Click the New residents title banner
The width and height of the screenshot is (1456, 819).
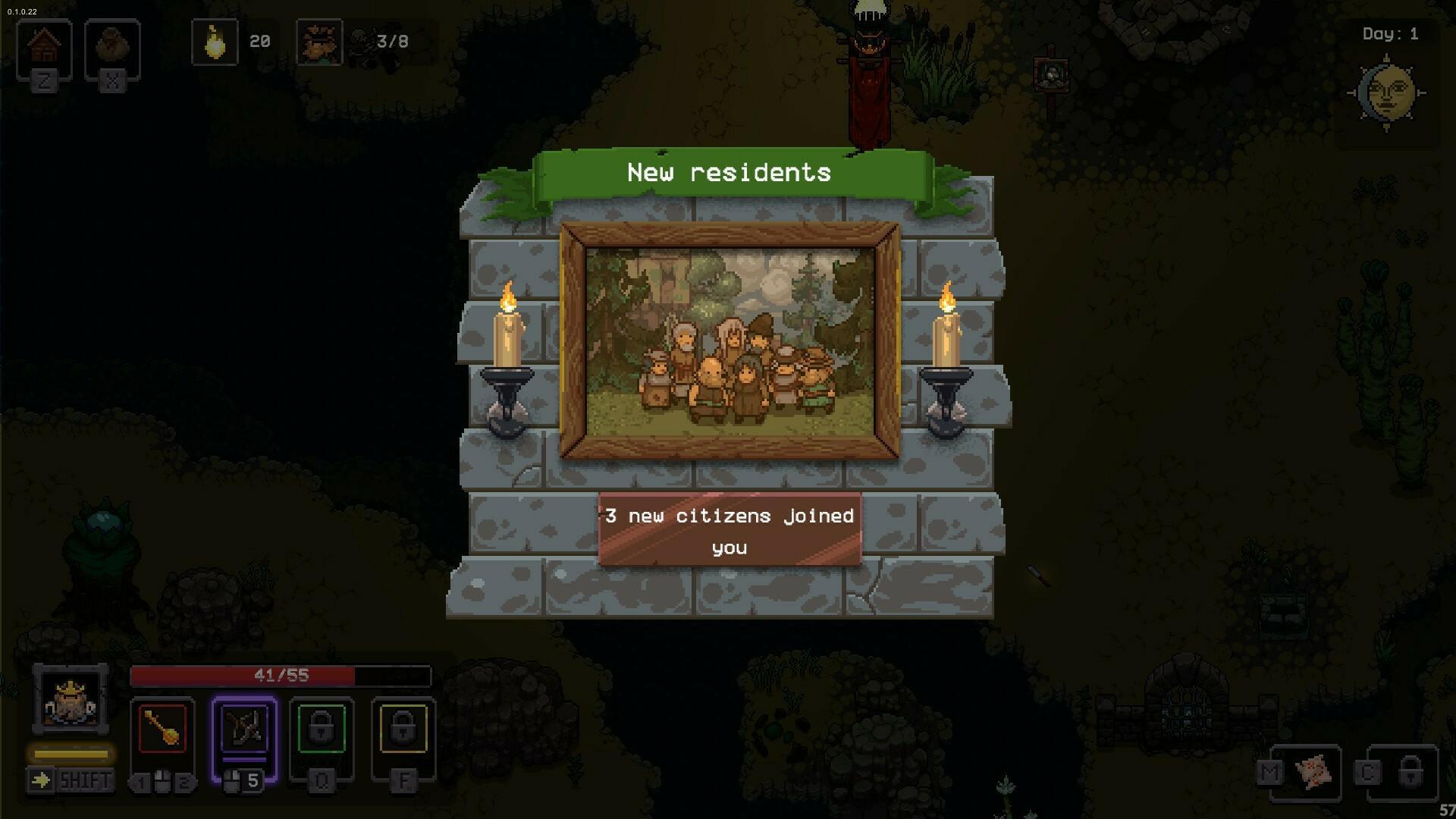(730, 173)
